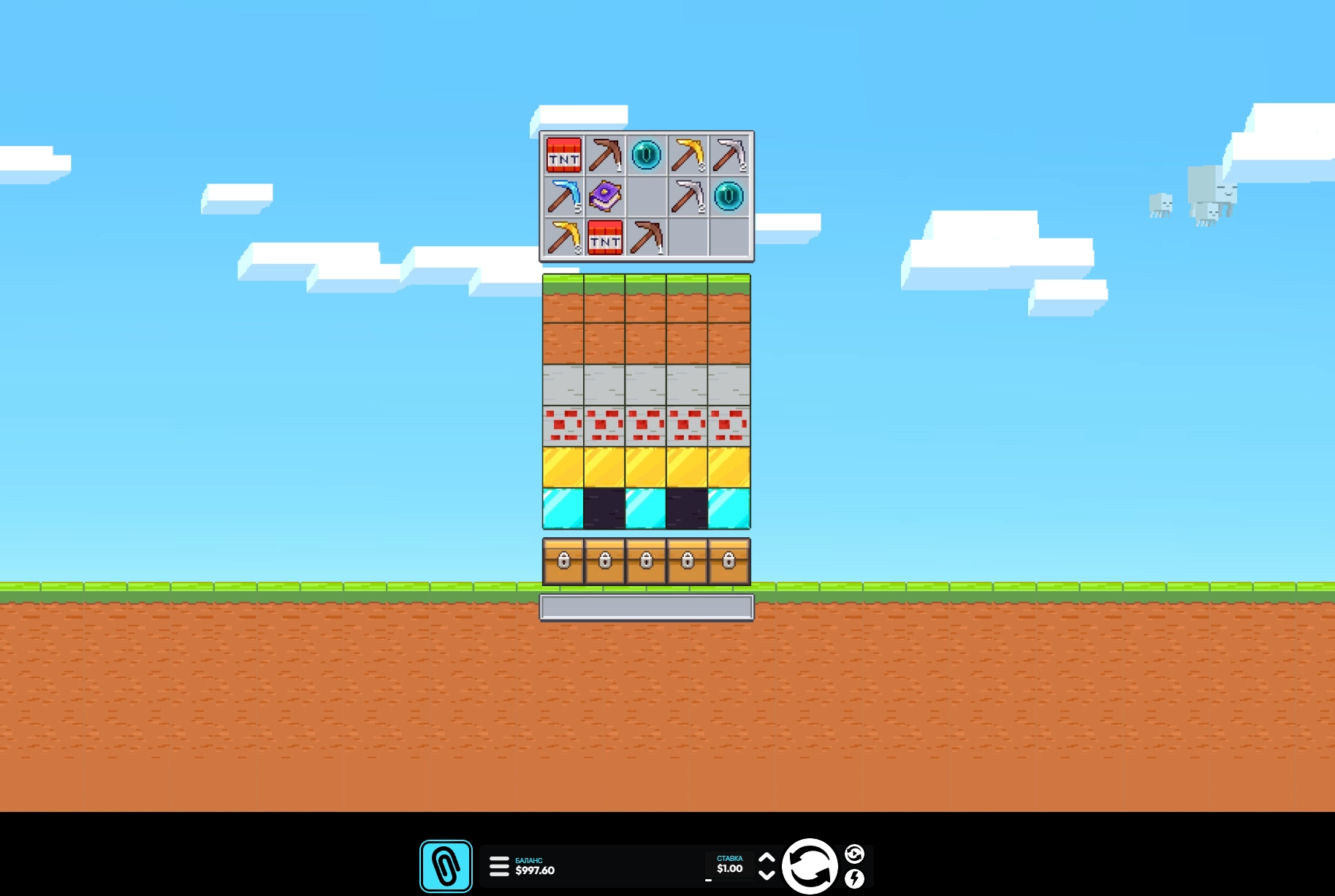Viewport: 1335px width, 896px height.
Task: Open the autoplay settings icon
Action: [x=854, y=854]
